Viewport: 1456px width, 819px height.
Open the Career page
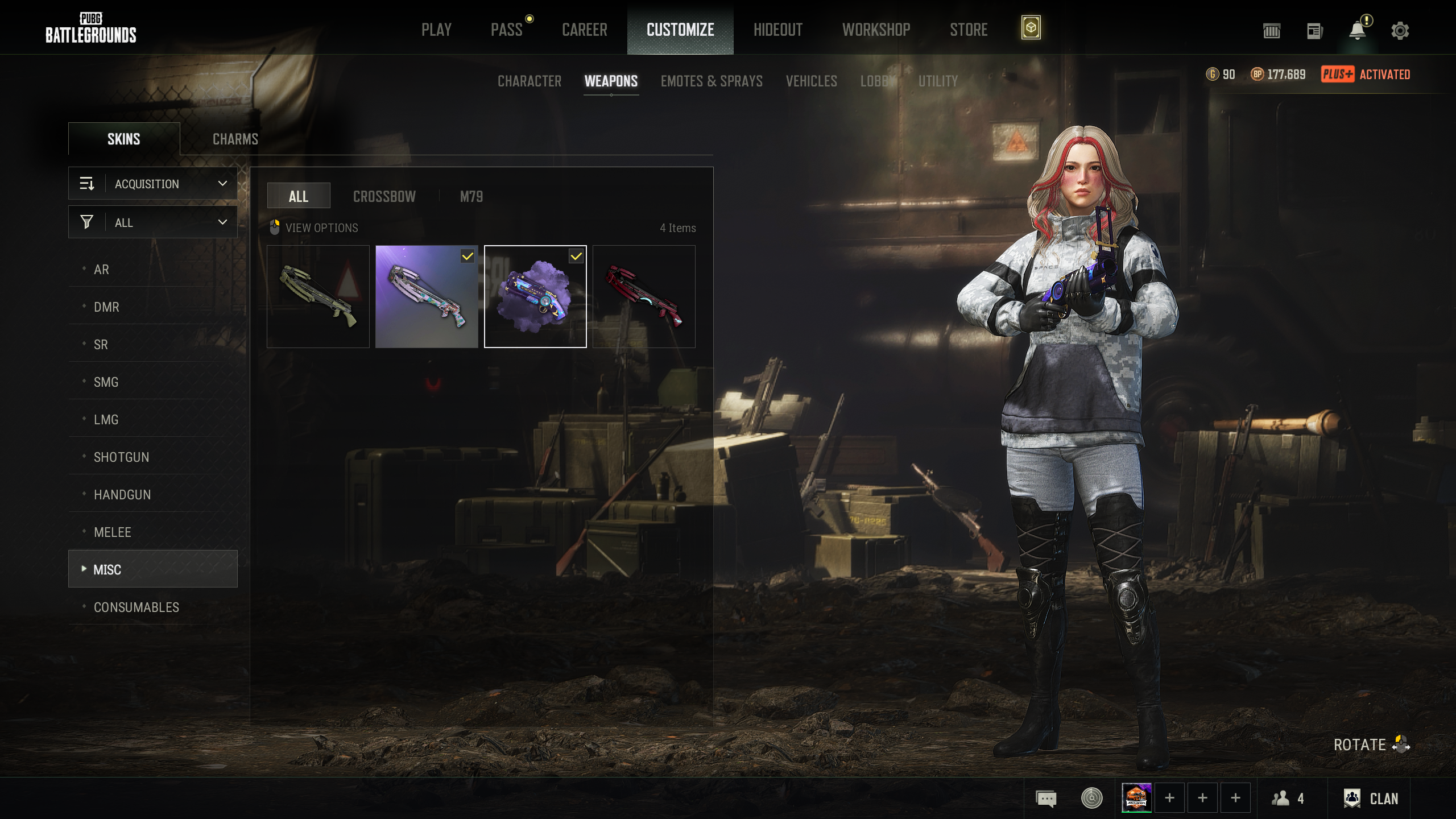click(x=584, y=30)
